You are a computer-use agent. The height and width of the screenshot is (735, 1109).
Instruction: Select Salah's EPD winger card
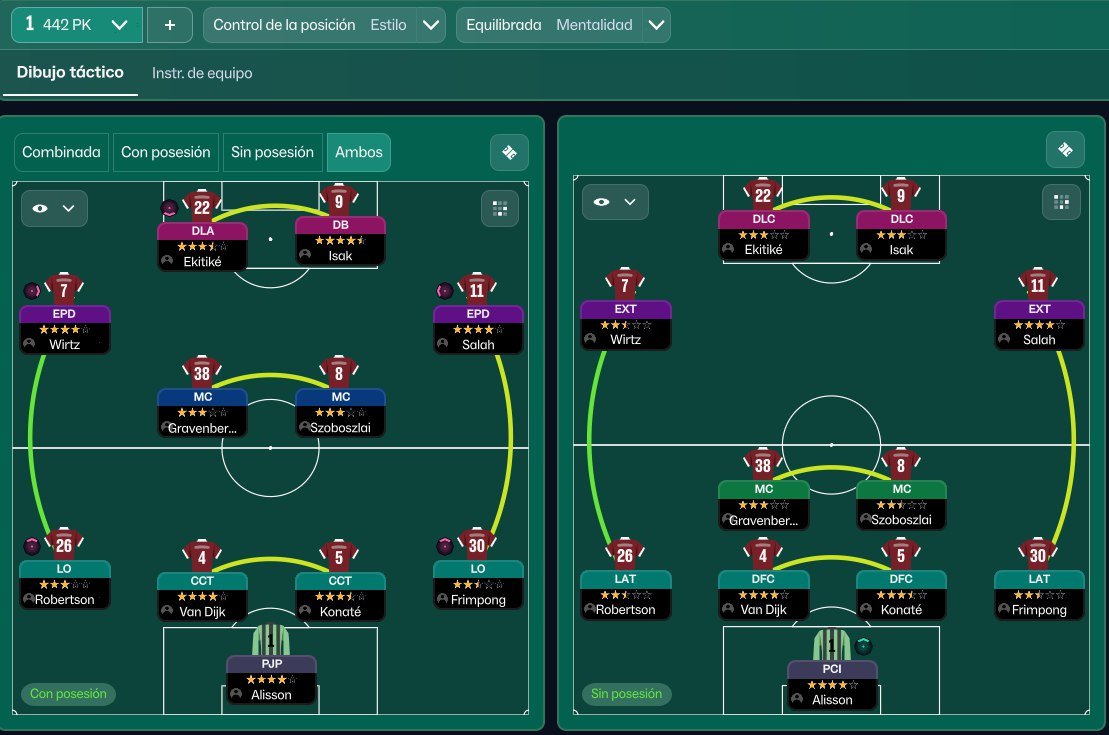[x=478, y=329]
